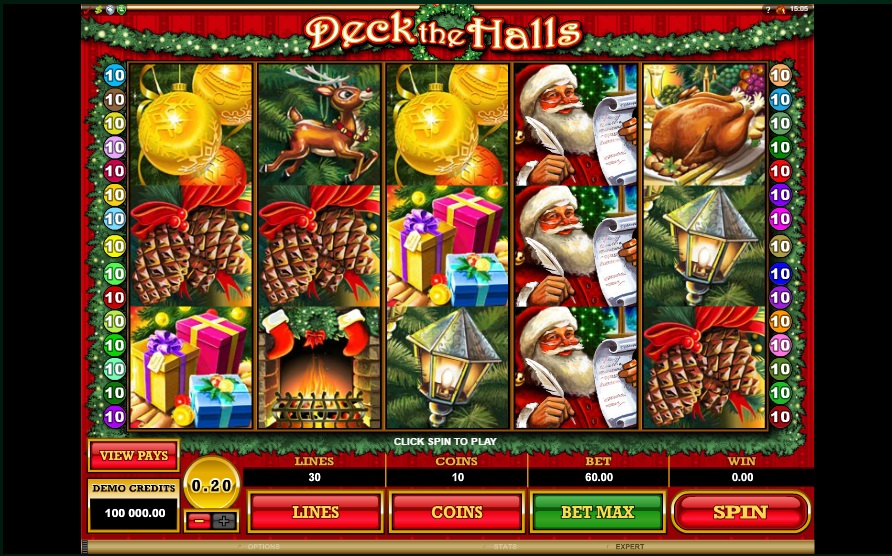This screenshot has height=556, width=892.
Task: Open help via the question mark icon
Action: (x=767, y=9)
